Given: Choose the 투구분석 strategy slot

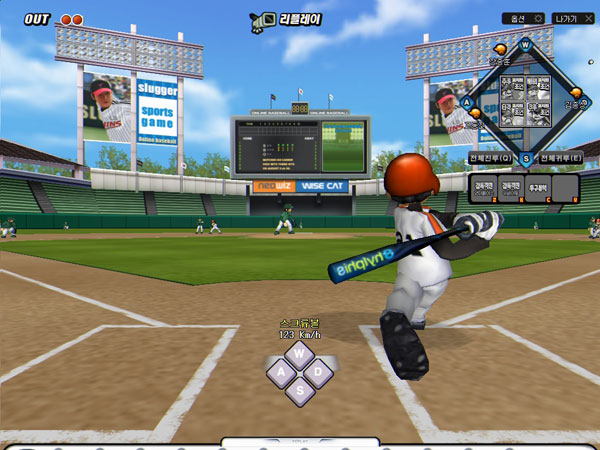Looking at the screenshot, I should 540,187.
